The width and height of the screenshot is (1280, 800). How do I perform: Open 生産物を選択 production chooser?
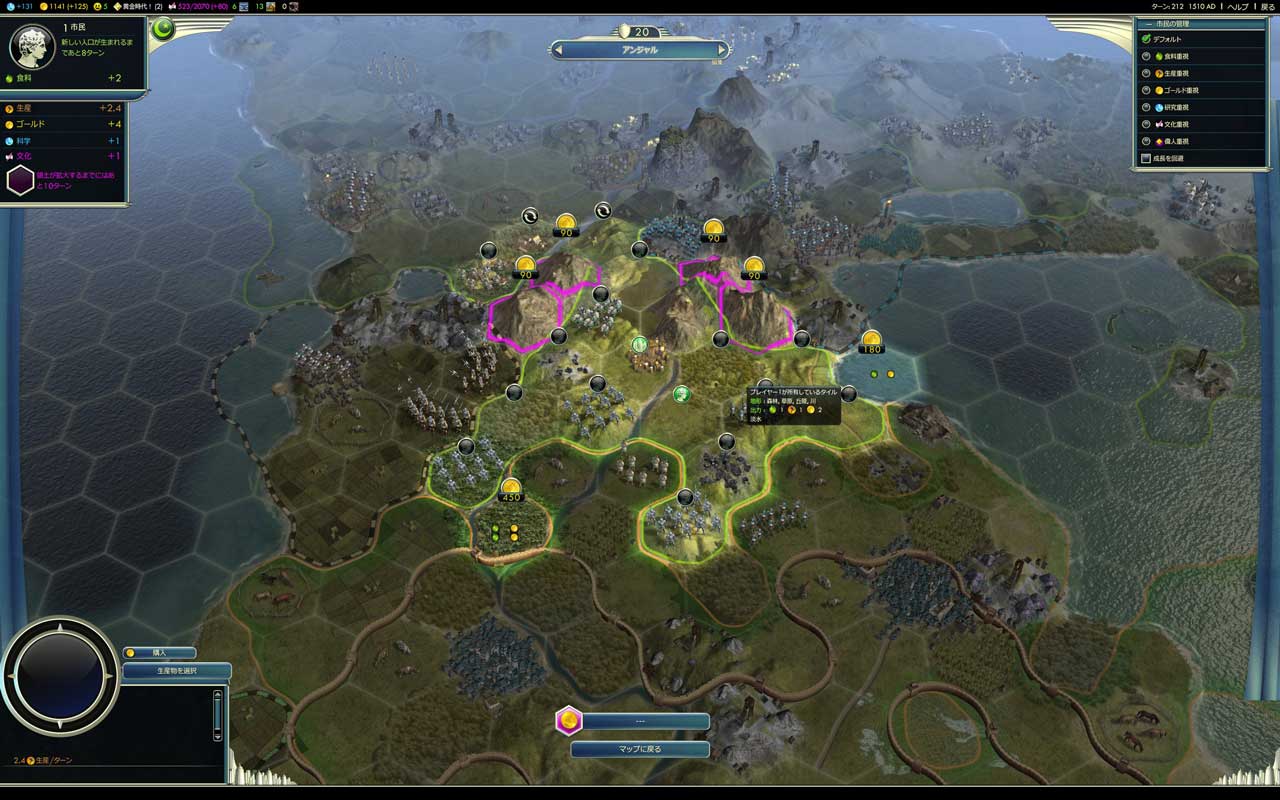click(x=177, y=671)
